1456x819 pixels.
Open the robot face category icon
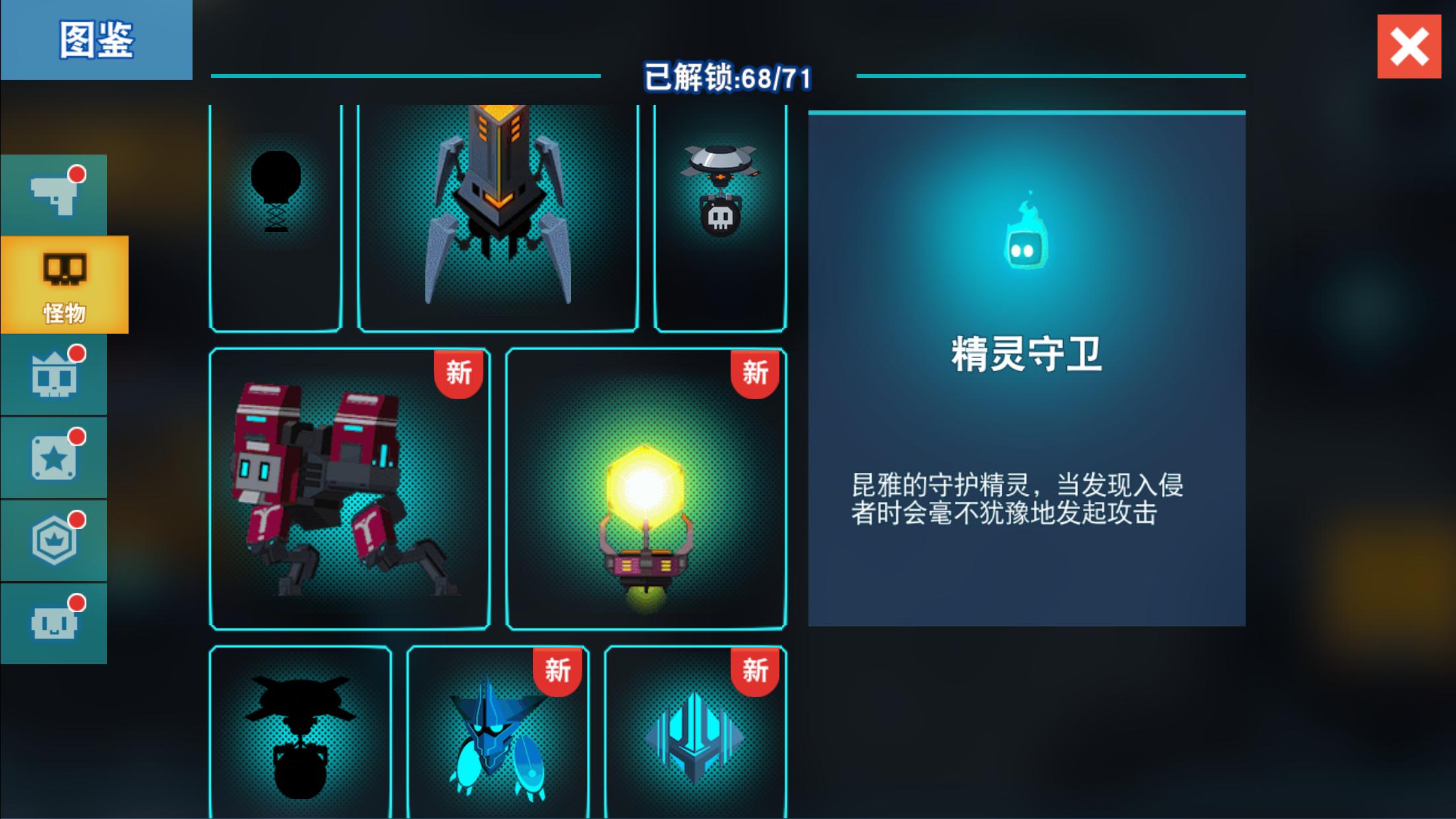(x=54, y=620)
